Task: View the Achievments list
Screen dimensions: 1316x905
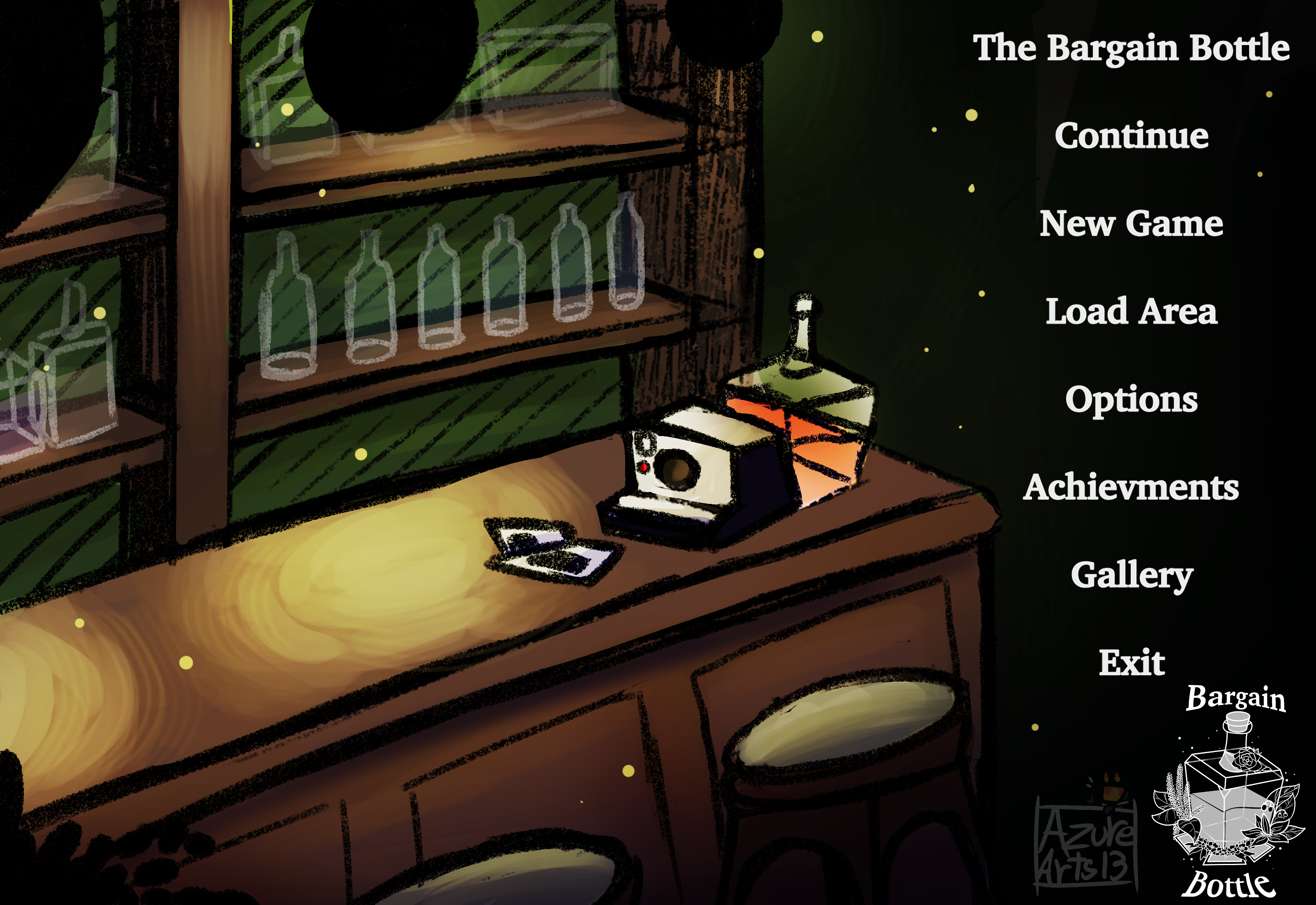Action: [1131, 487]
